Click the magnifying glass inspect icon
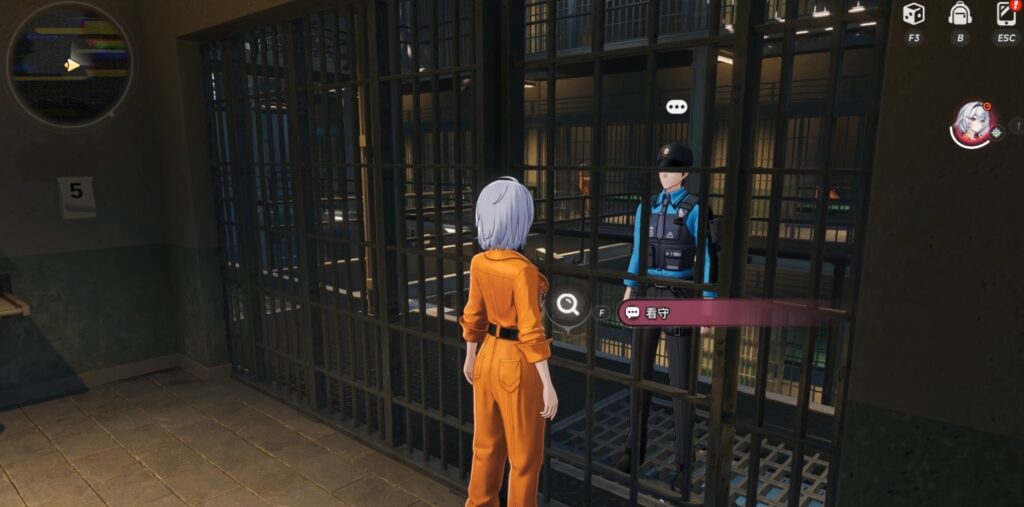The height and width of the screenshot is (507, 1024). (x=568, y=305)
